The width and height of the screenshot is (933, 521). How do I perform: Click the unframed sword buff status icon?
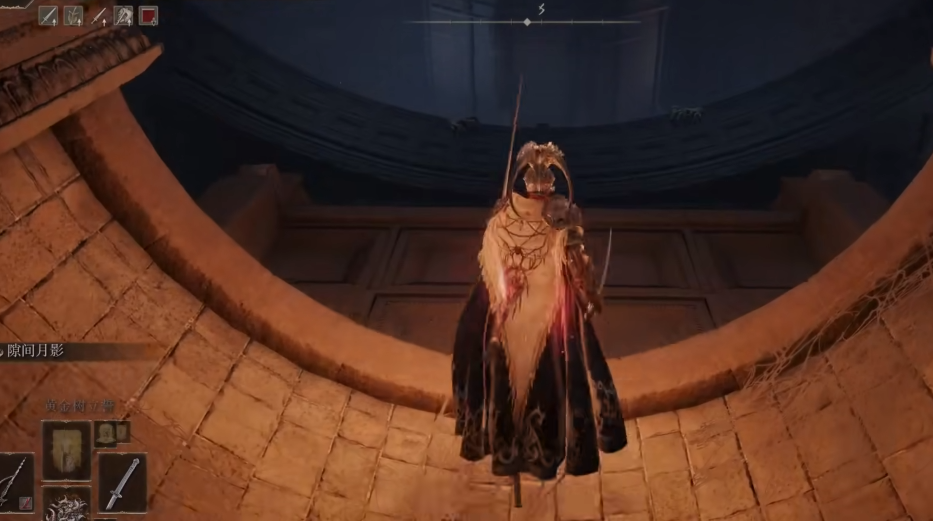point(99,15)
